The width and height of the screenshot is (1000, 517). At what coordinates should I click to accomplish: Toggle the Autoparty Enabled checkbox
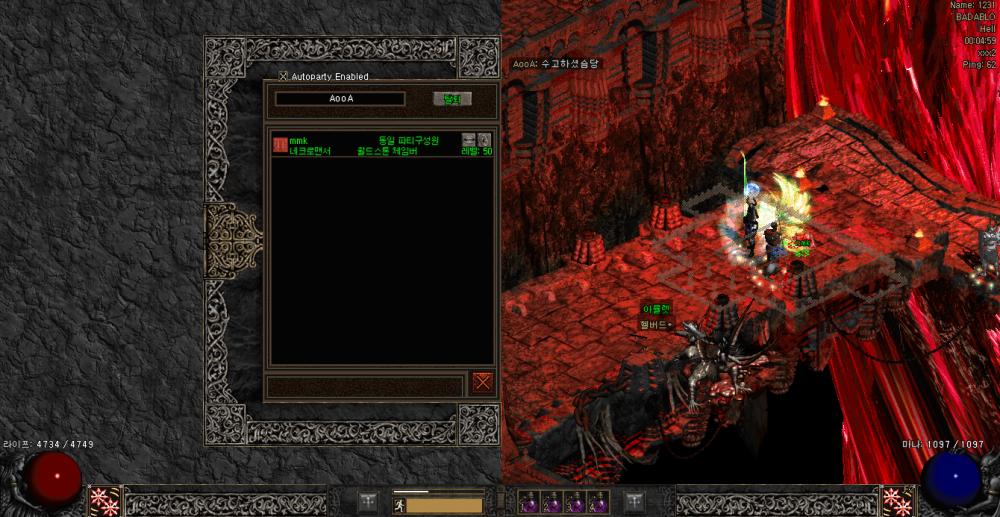[x=283, y=76]
